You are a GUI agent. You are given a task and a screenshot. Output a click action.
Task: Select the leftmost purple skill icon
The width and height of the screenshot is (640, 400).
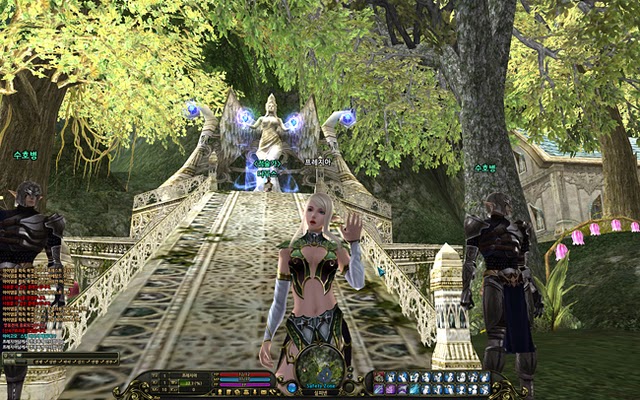378,390
